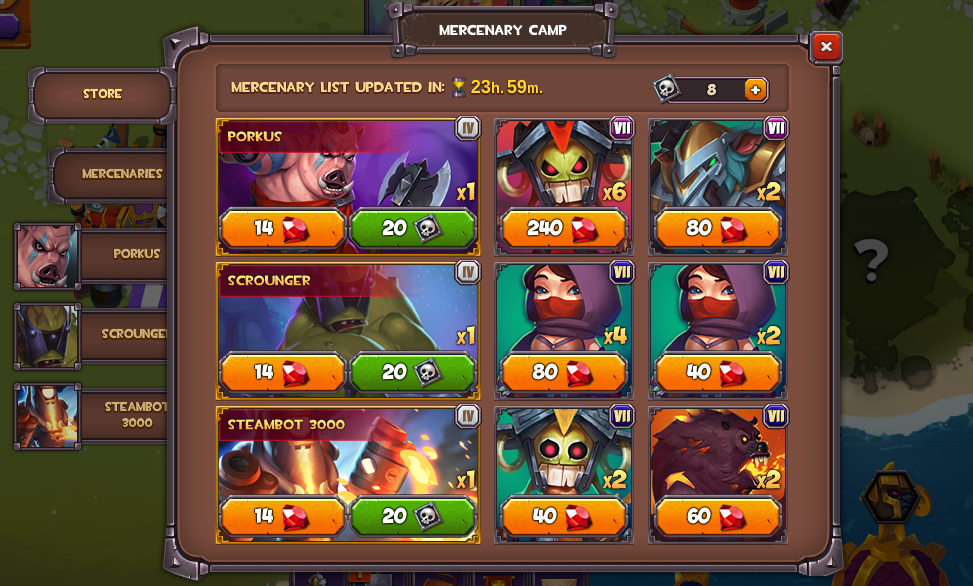Purchase the x2 masked shaman pack for 40 rubies
Viewport: 973px width, 586px height.
[x=564, y=516]
